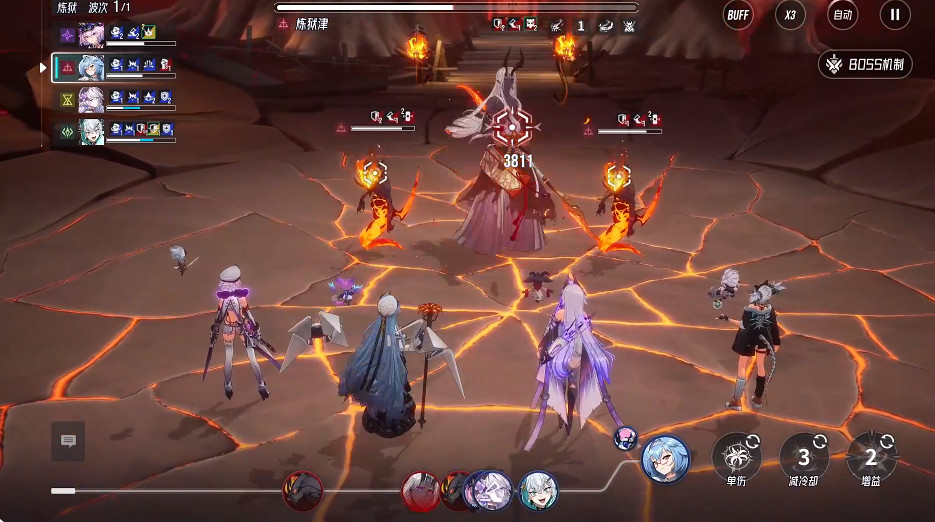Screen dimensions: 935x522
Task: Toggle the X3 battle speed
Action: click(x=791, y=15)
